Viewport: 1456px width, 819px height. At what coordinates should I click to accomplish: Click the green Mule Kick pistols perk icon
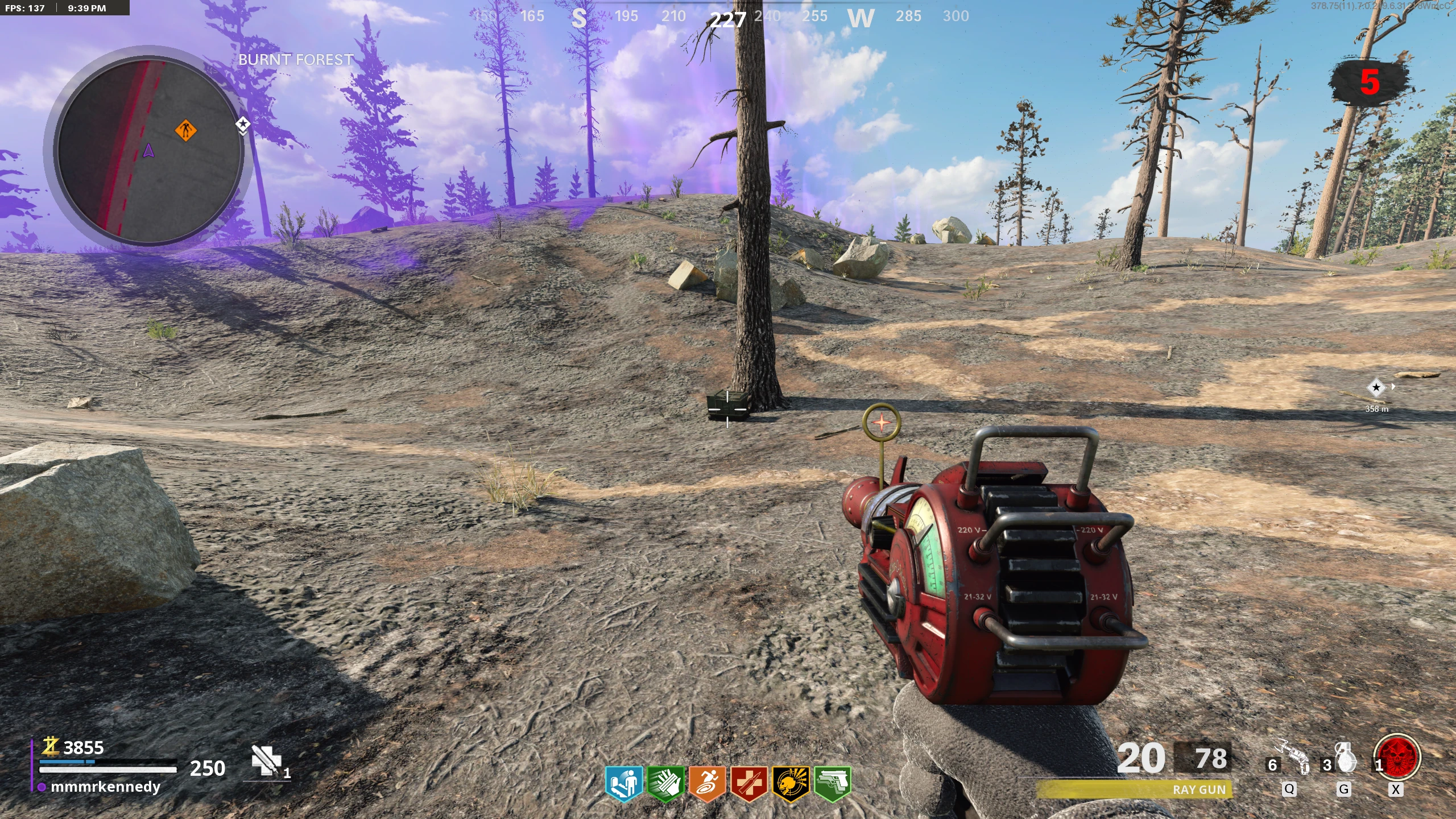click(x=833, y=784)
